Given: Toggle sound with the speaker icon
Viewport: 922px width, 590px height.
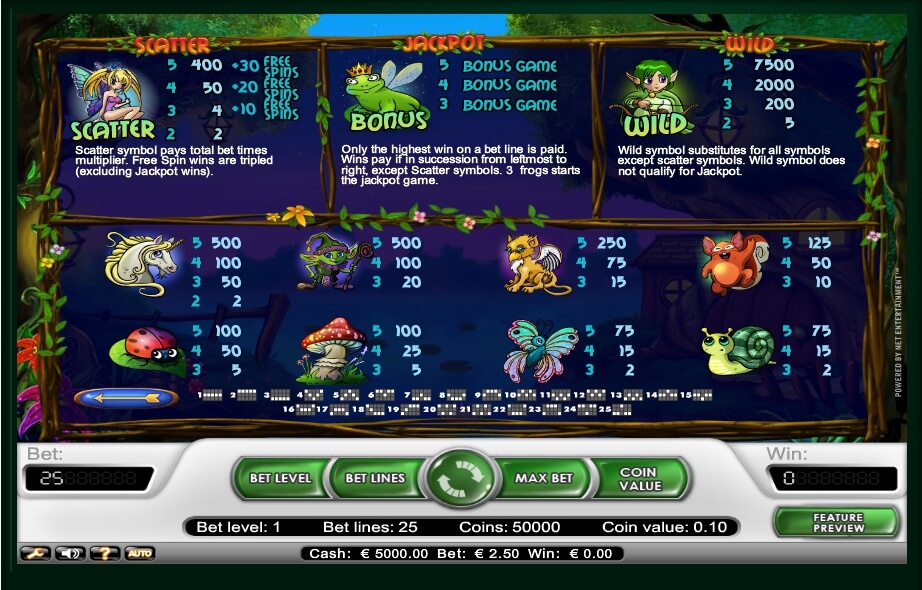Looking at the screenshot, I should (x=69, y=553).
